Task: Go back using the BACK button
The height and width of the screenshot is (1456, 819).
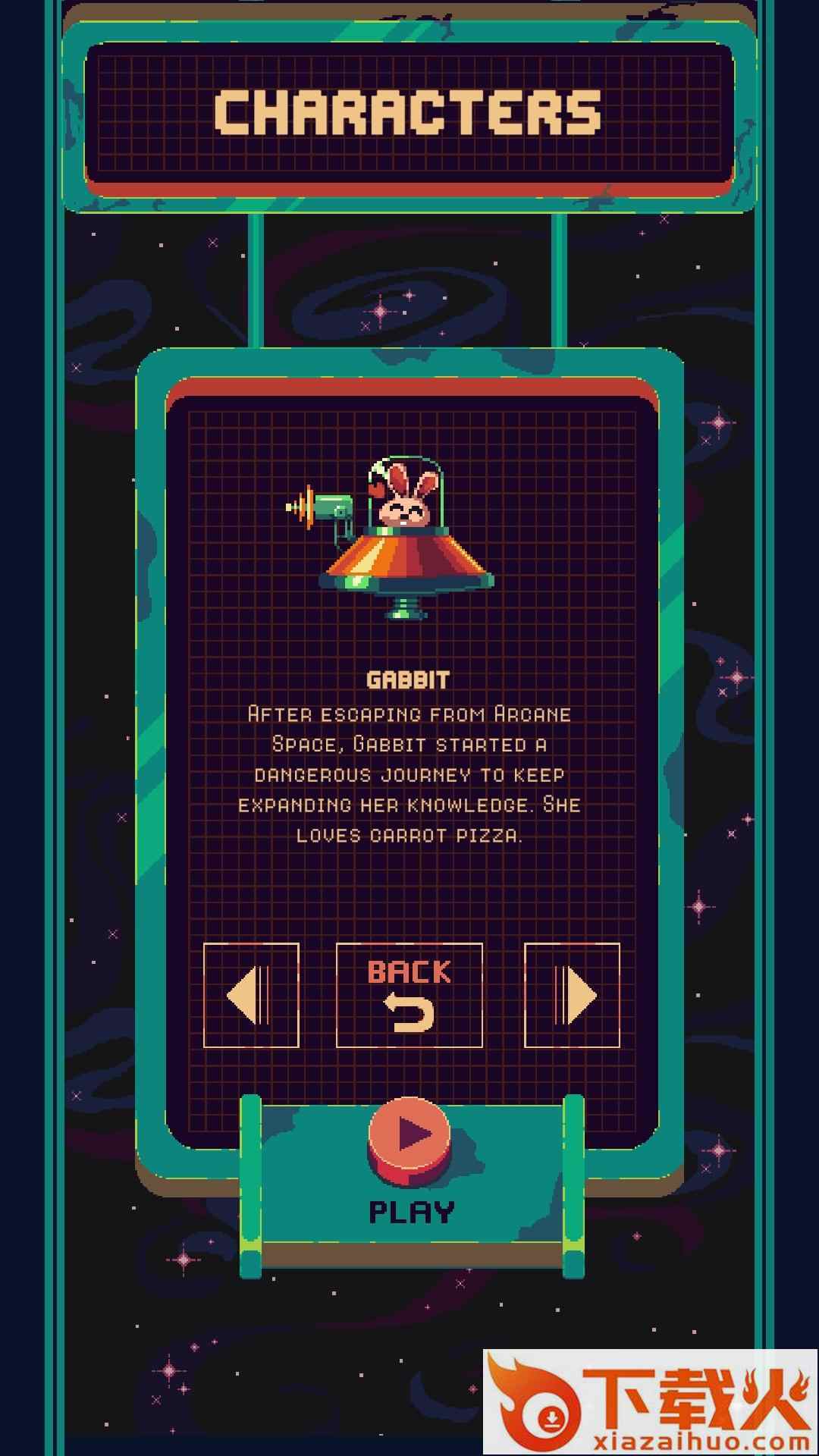Action: click(x=409, y=995)
